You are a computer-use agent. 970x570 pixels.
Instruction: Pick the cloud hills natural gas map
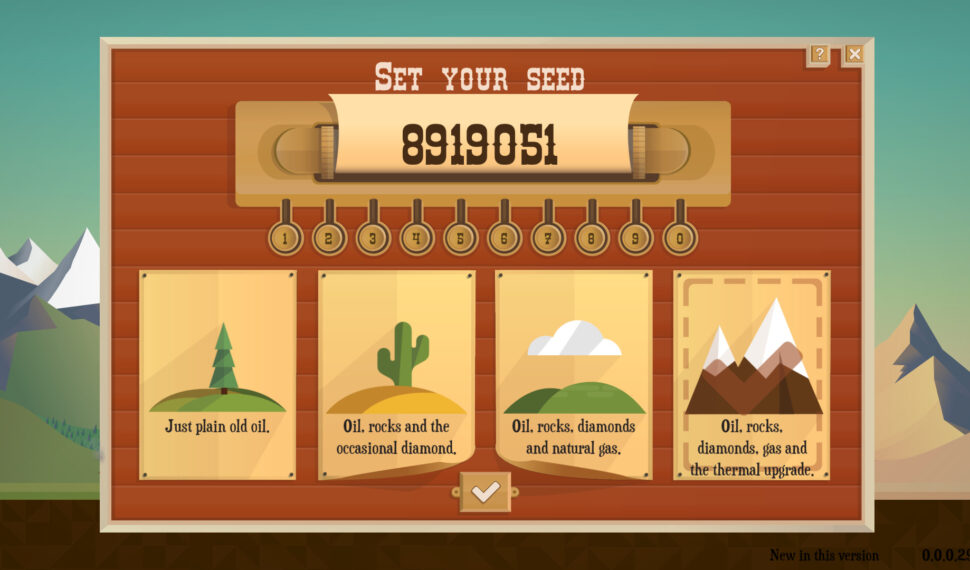pos(574,374)
